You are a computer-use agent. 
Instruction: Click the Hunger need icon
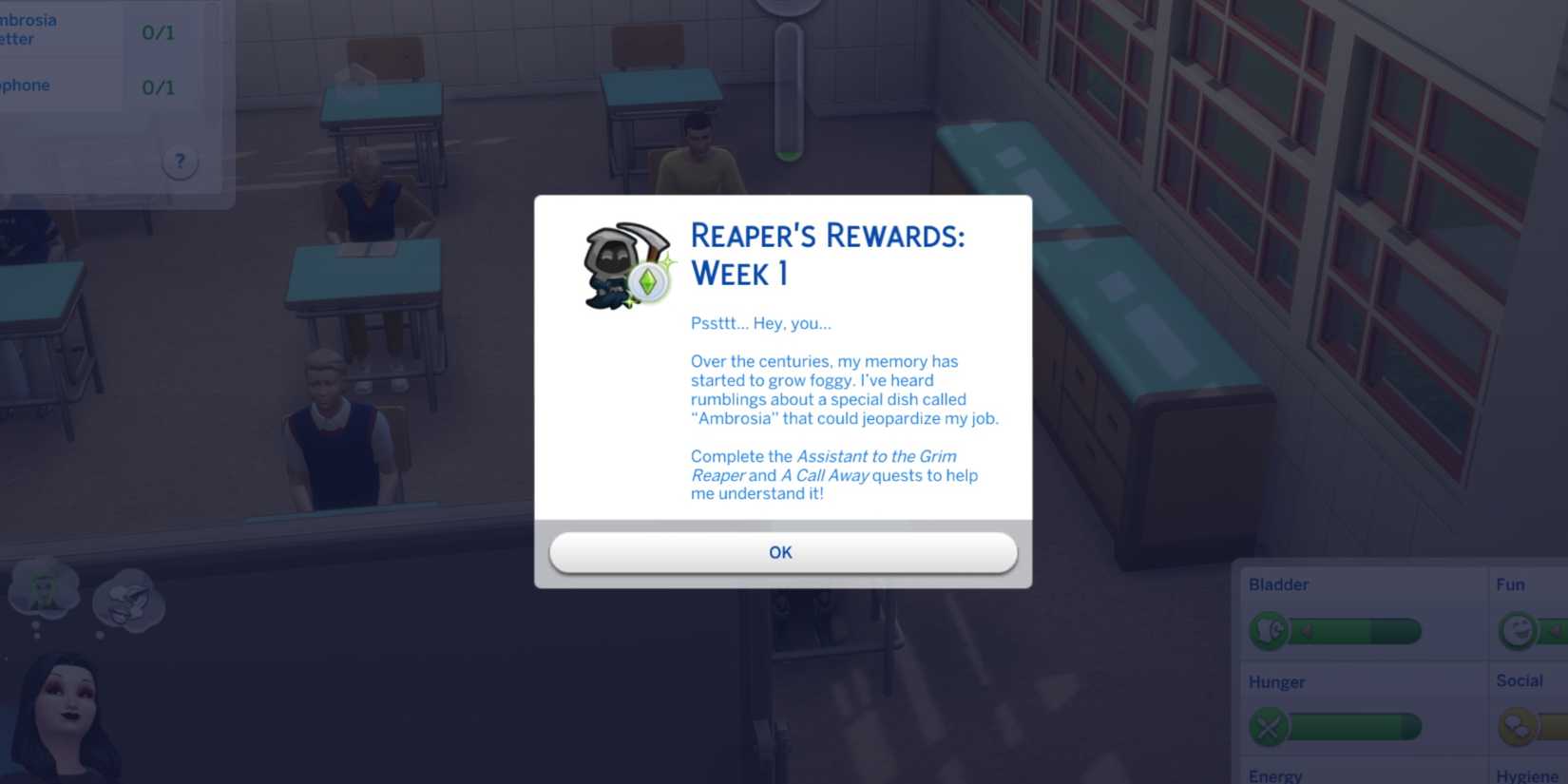[x=1268, y=727]
